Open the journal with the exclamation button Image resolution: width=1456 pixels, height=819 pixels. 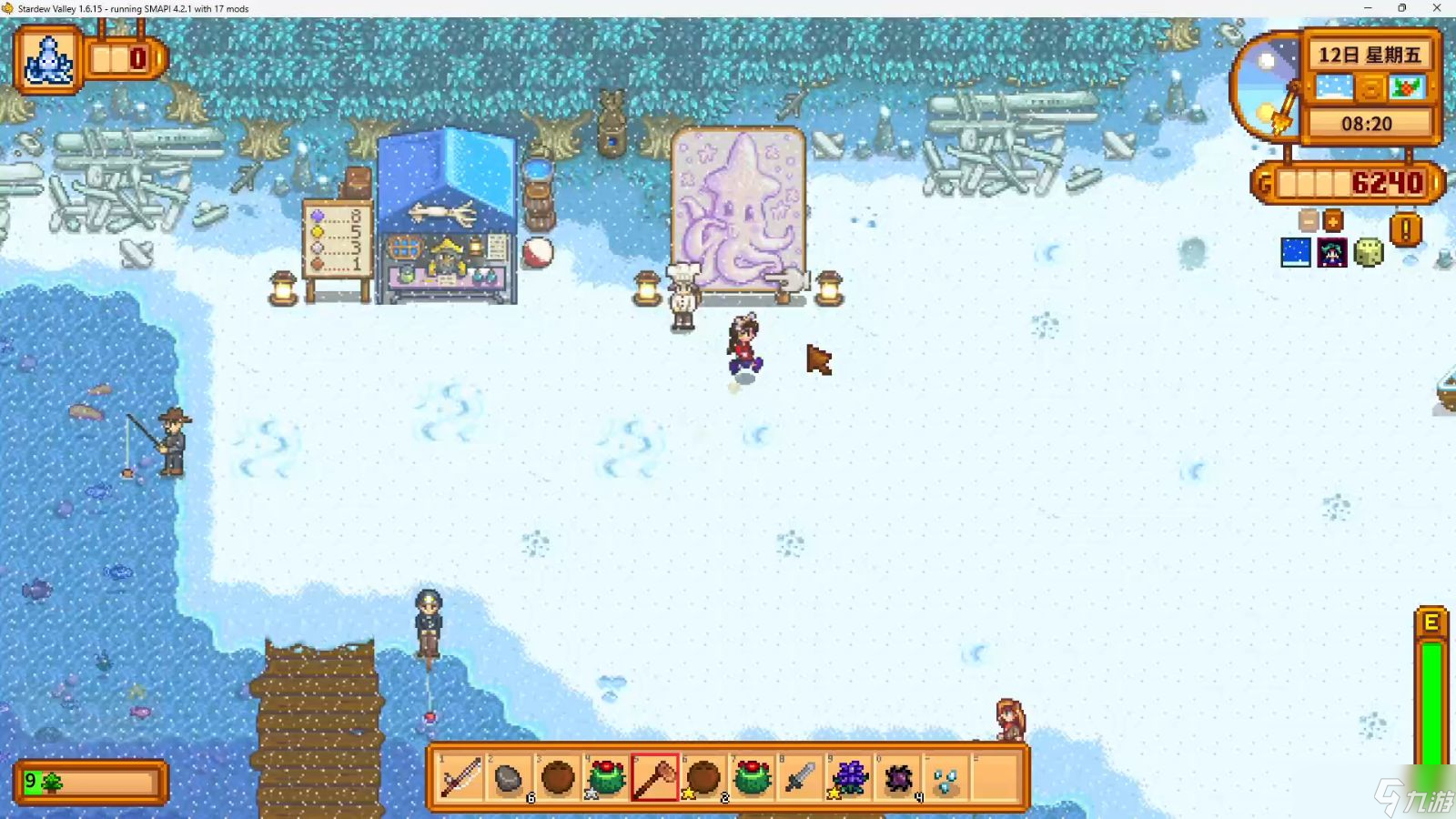[1405, 229]
